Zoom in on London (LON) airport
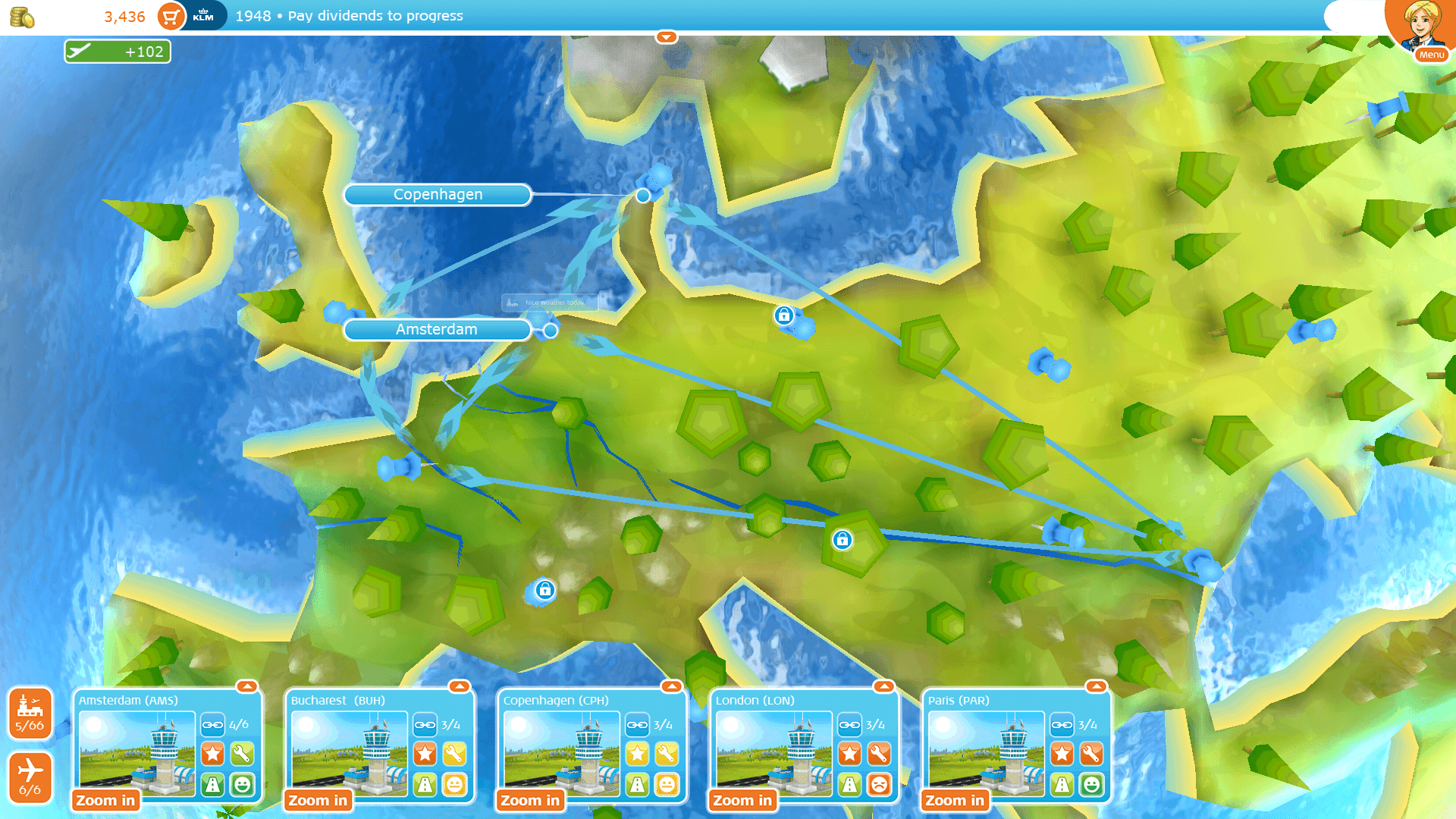This screenshot has width=1456, height=819. coord(742,800)
